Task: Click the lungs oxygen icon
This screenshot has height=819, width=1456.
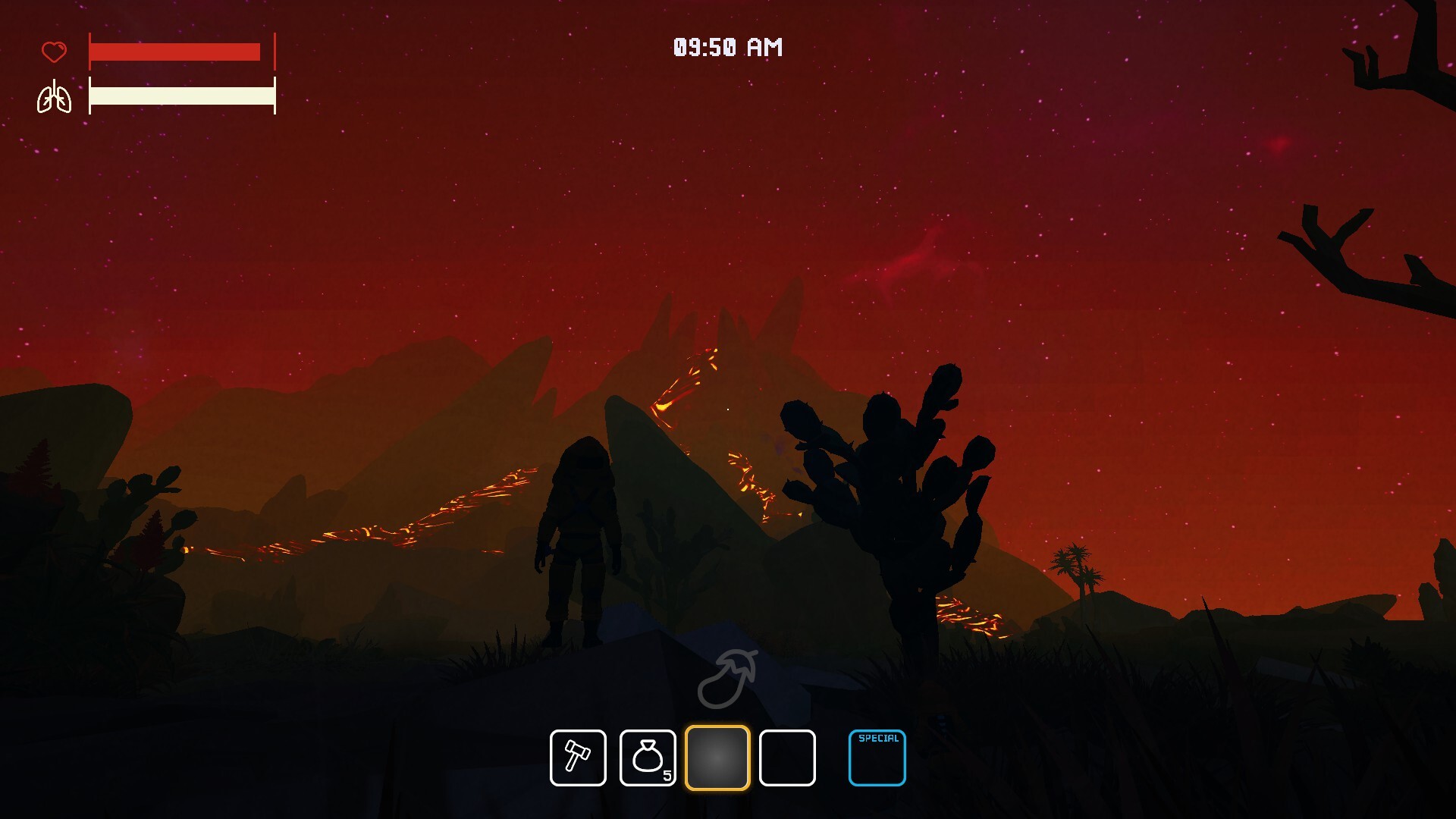Action: [x=54, y=97]
